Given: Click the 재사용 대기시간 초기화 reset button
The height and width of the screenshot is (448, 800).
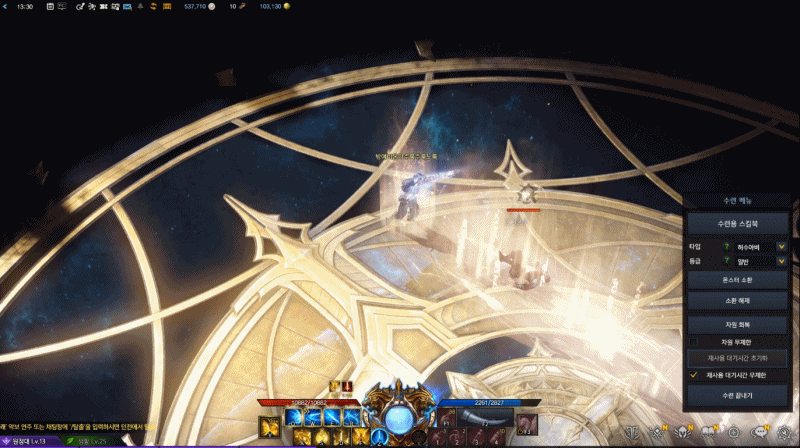Looking at the screenshot, I should click(738, 358).
